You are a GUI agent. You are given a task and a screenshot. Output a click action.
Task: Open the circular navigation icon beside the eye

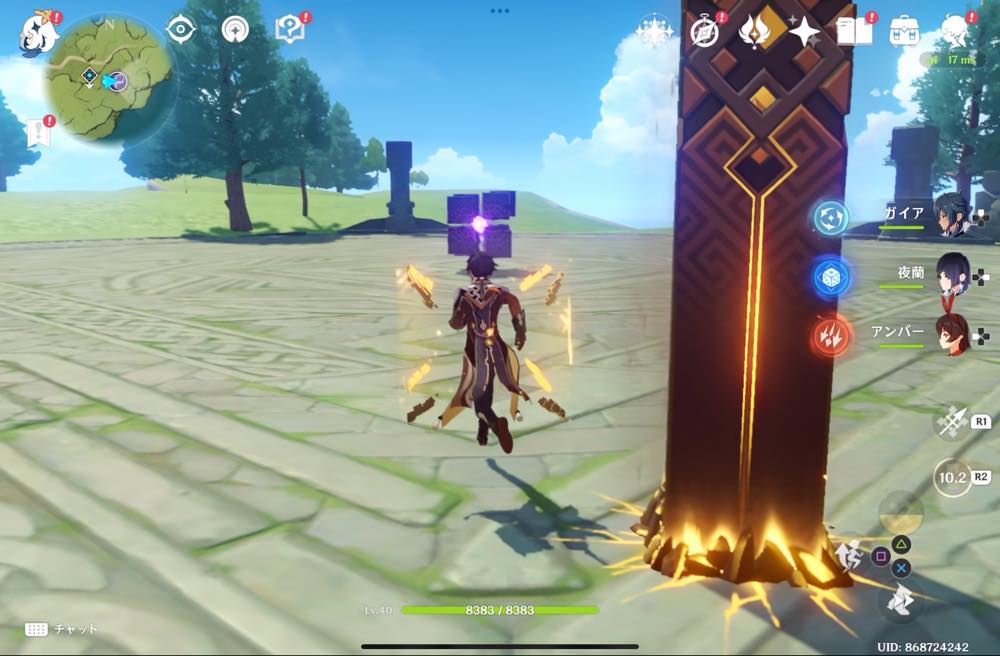point(236,30)
